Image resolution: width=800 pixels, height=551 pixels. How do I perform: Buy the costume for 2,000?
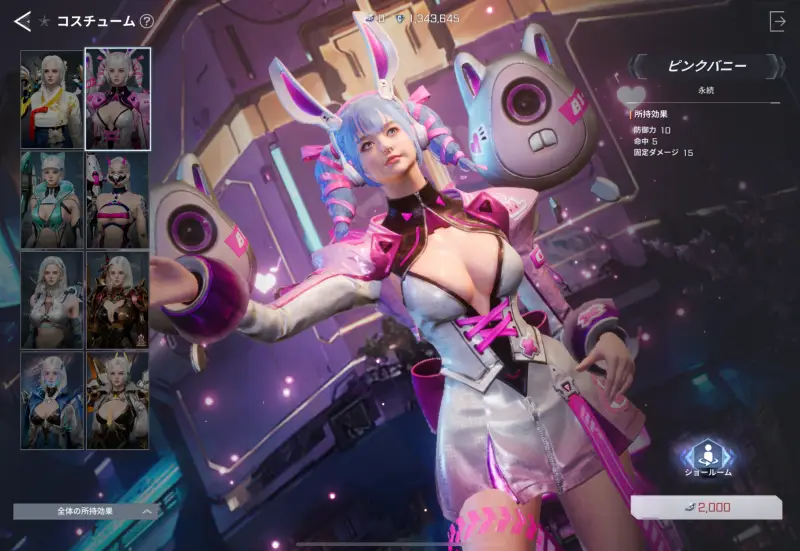[x=706, y=508]
